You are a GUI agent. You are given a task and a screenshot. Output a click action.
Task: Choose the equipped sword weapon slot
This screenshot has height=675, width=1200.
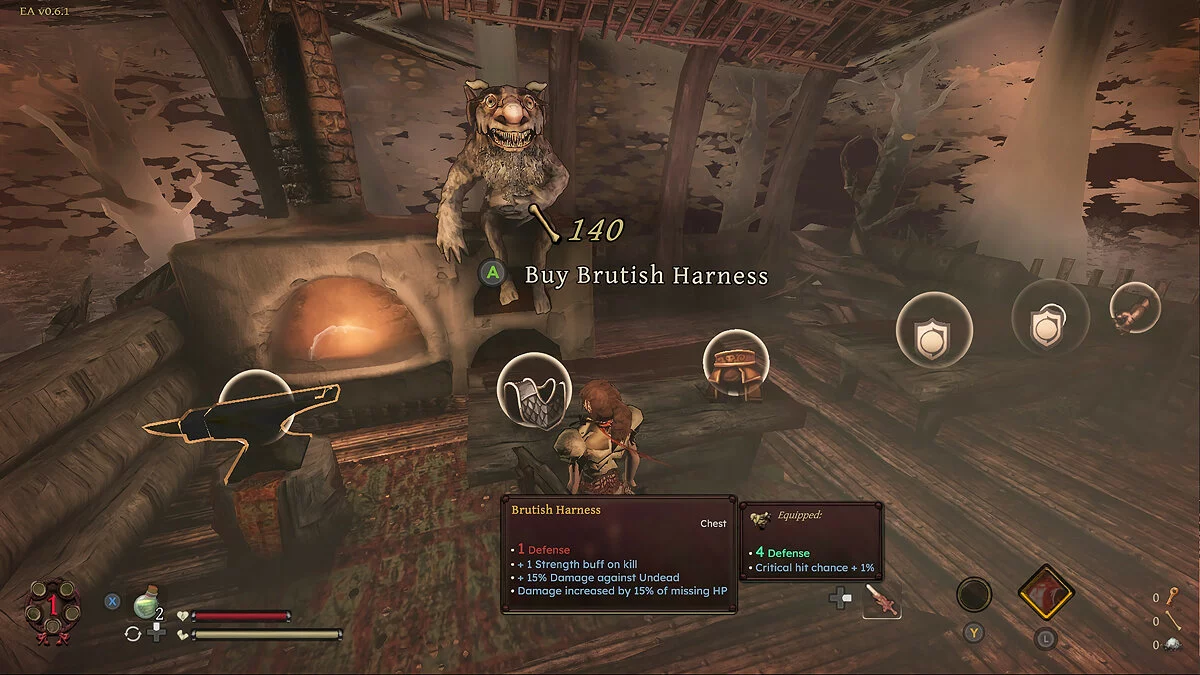[x=881, y=599]
